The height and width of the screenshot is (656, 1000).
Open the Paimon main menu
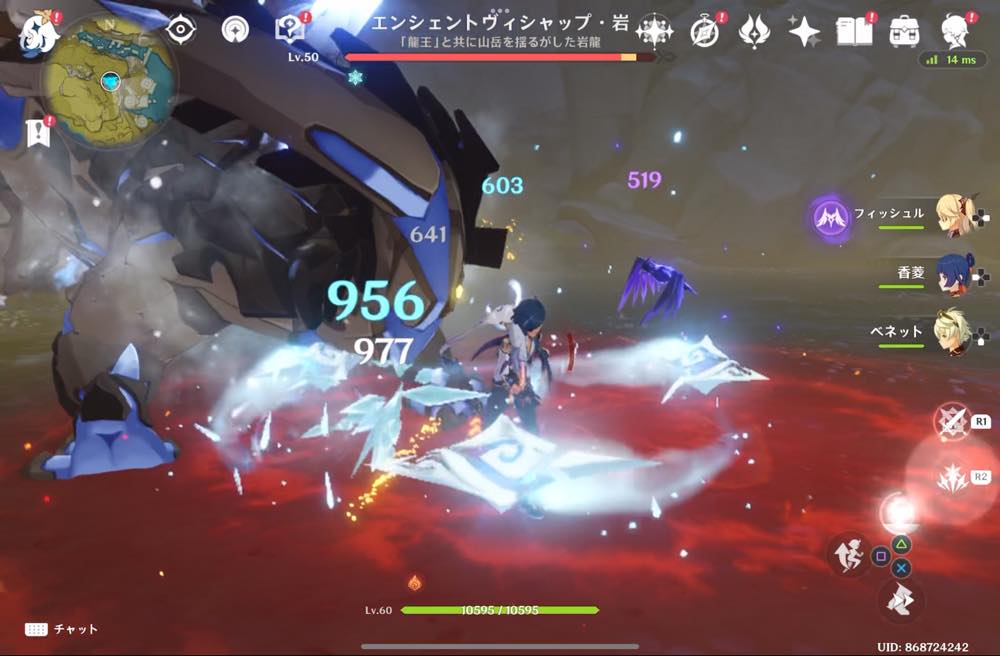click(37, 33)
